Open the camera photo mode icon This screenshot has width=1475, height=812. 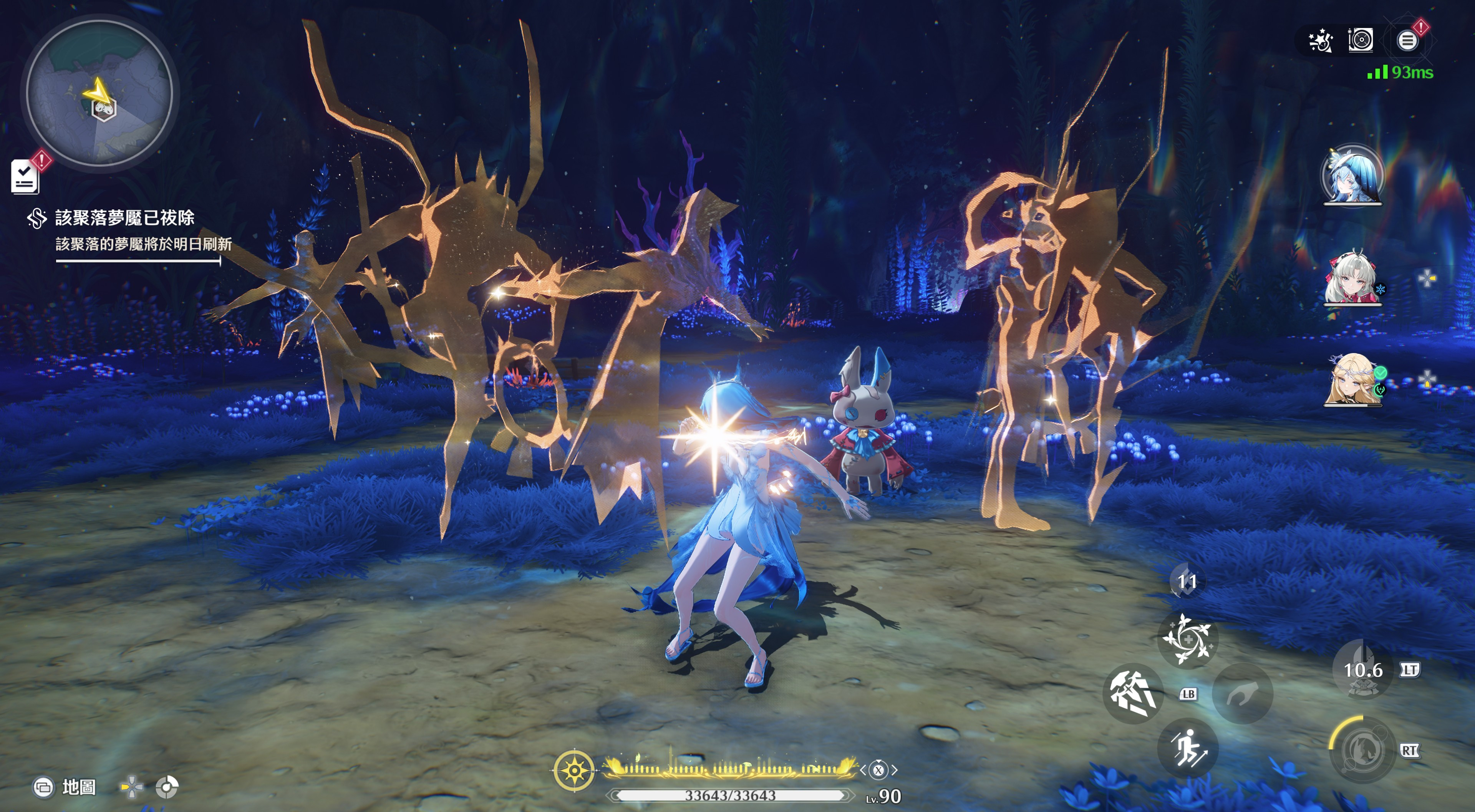click(x=1361, y=40)
